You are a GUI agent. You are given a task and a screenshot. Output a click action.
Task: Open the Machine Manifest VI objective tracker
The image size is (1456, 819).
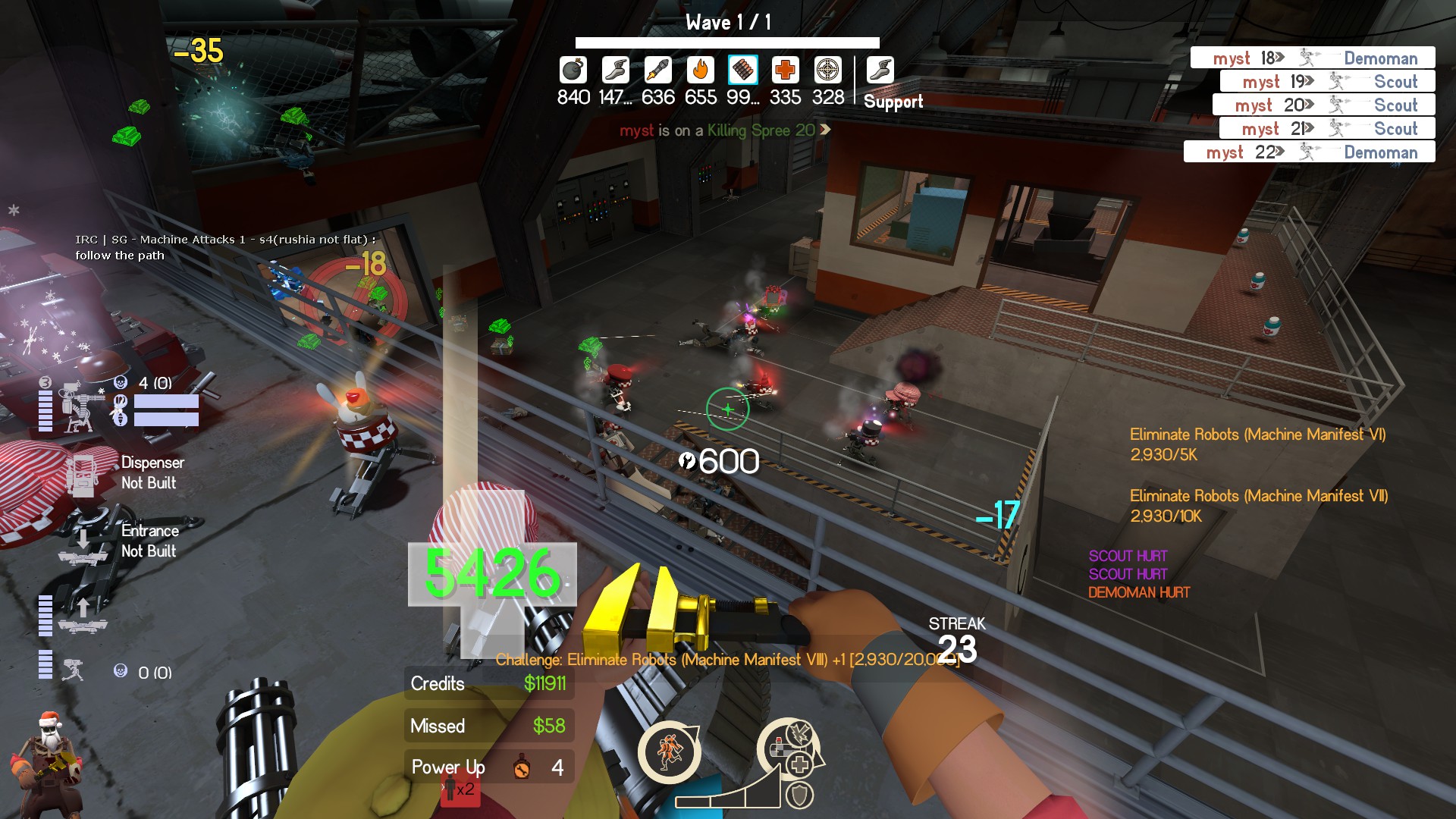1257,444
